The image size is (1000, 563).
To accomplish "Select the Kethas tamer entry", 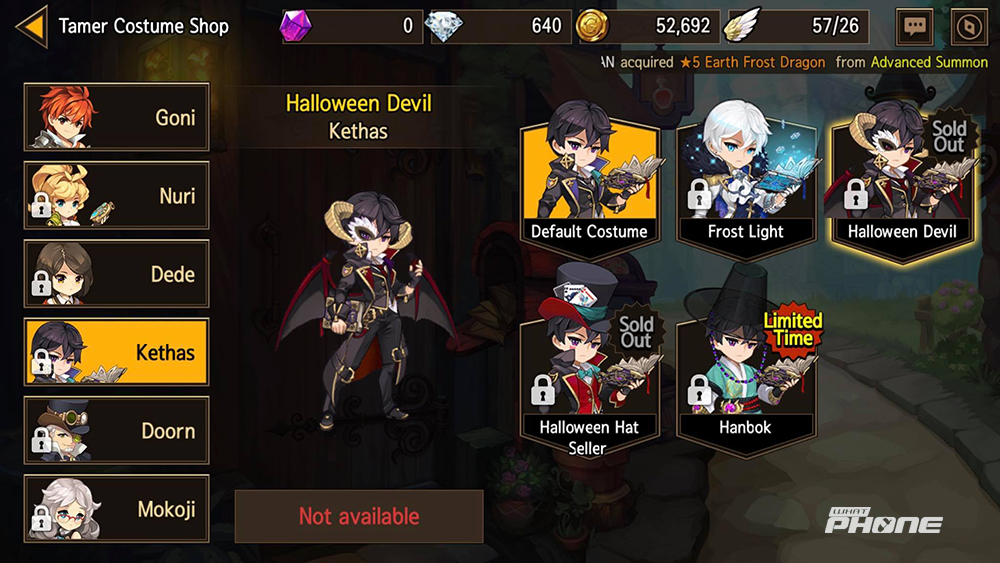I will [116, 352].
